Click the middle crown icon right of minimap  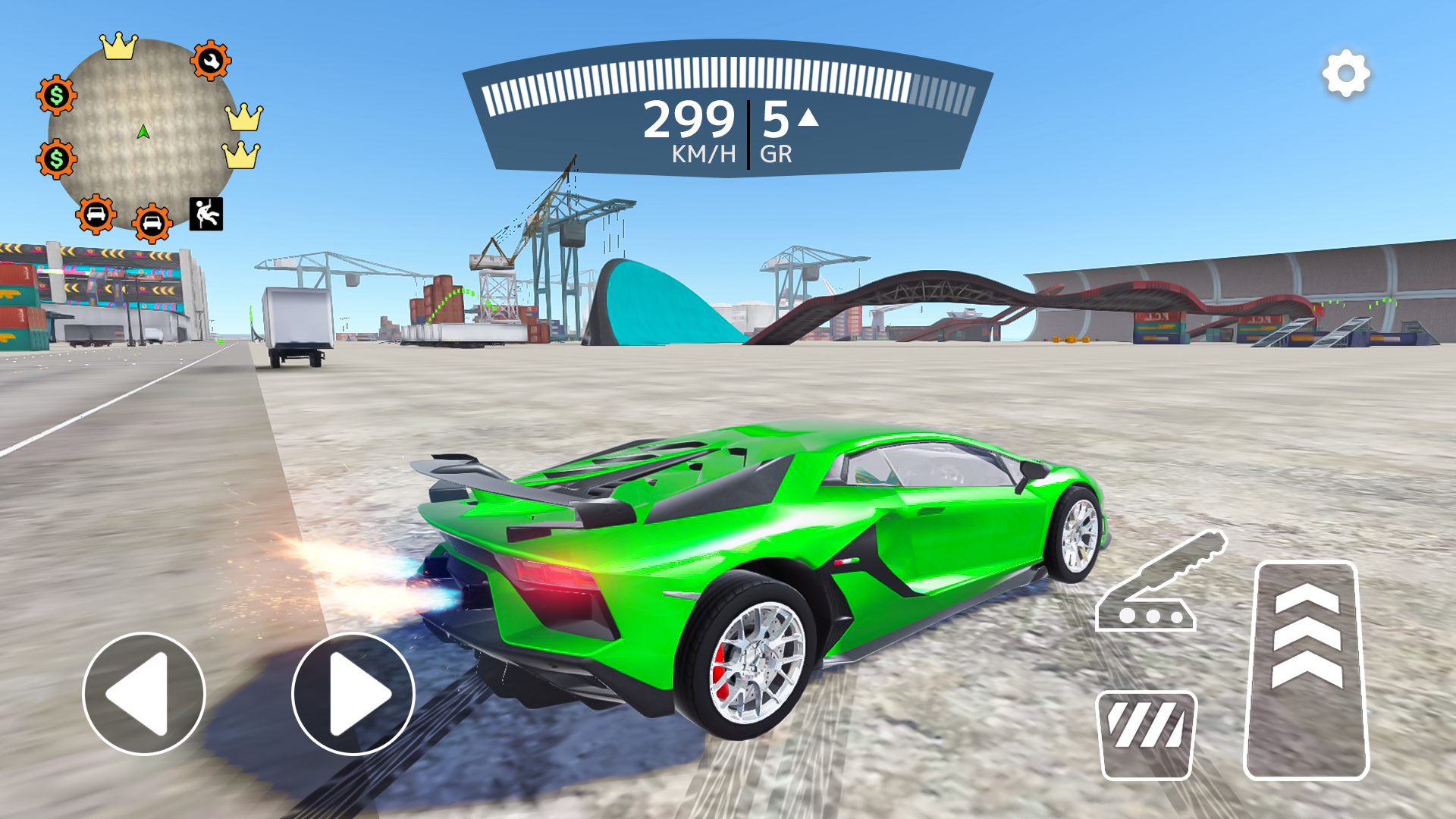click(x=243, y=118)
